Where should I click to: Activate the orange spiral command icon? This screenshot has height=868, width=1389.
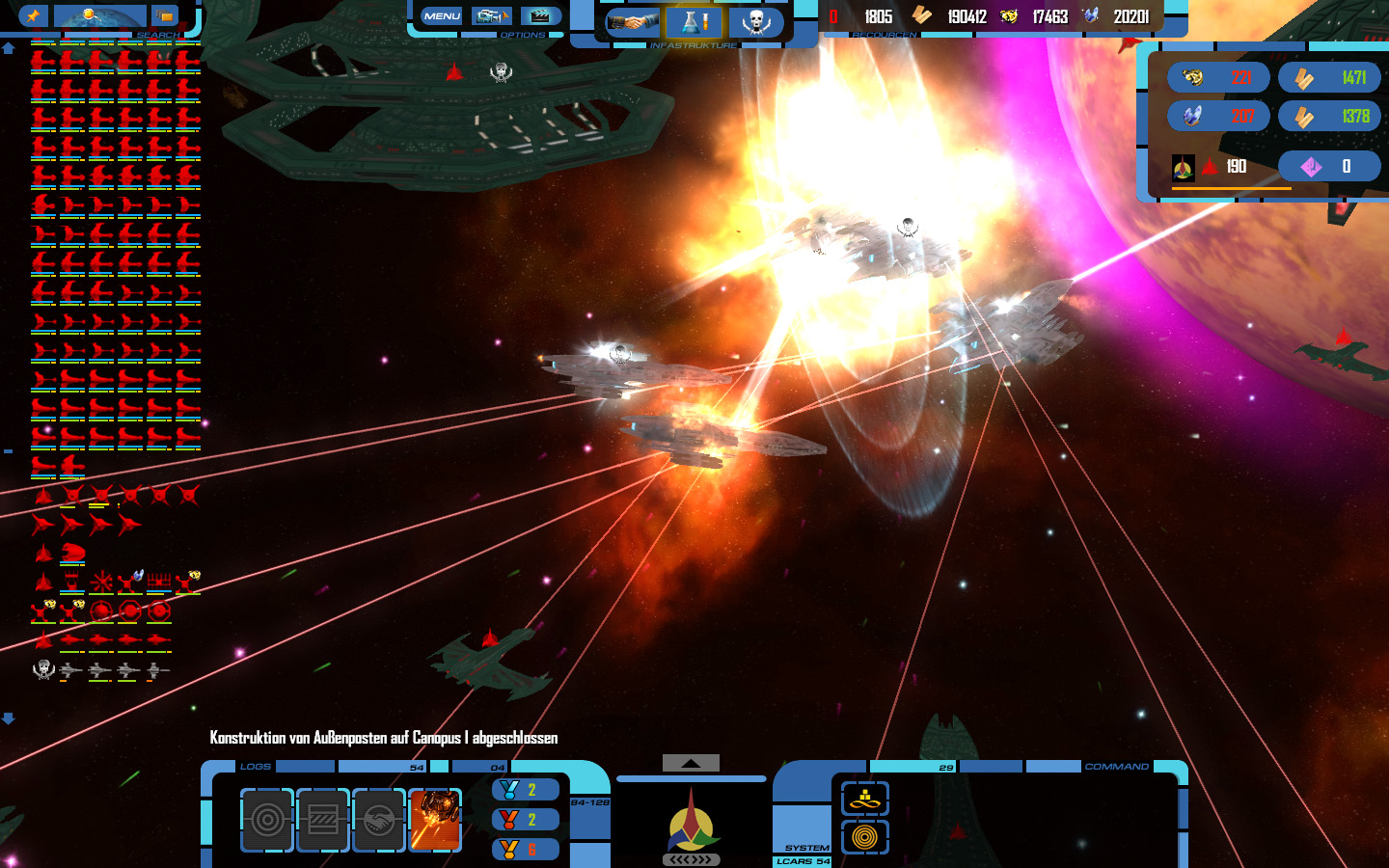865,837
